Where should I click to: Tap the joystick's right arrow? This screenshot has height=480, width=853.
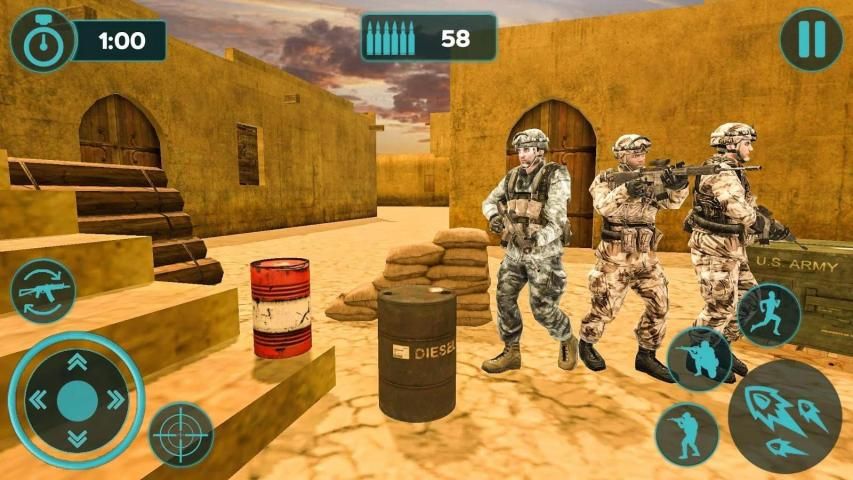coord(115,400)
